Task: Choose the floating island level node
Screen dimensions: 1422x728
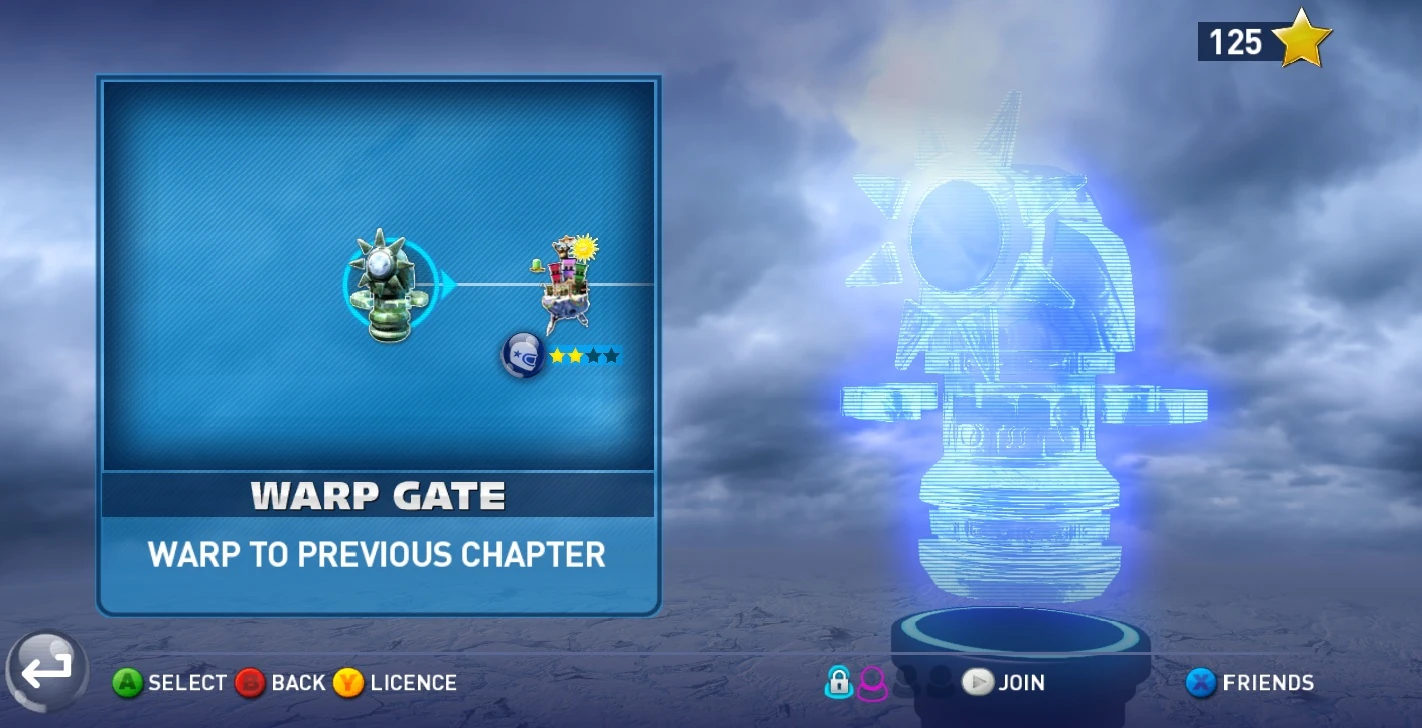Action: click(x=565, y=284)
